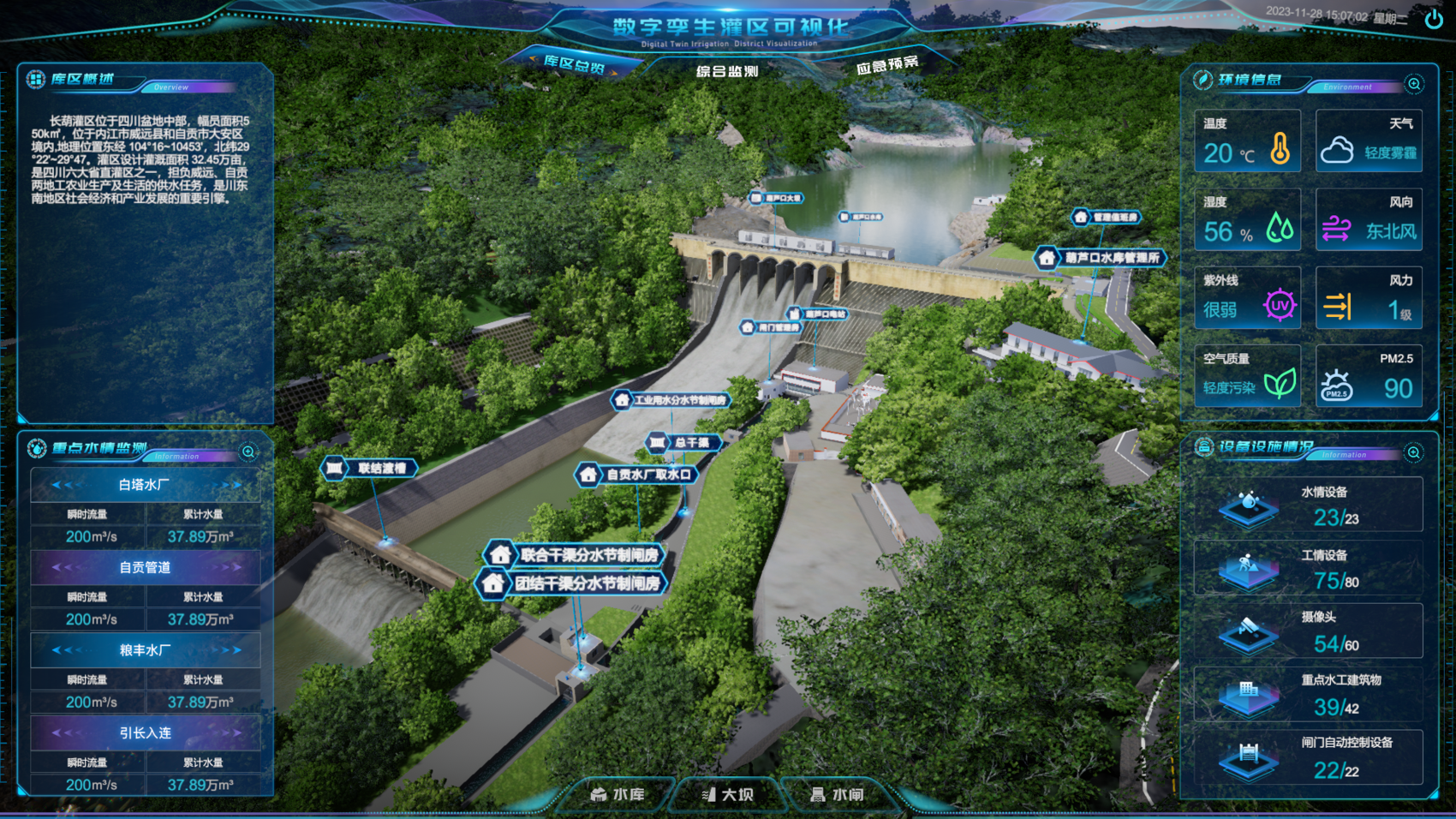Screen dimensions: 1456x819
Task: Choose the 团结干渠分水节制闸房 marker
Action: coord(572,584)
